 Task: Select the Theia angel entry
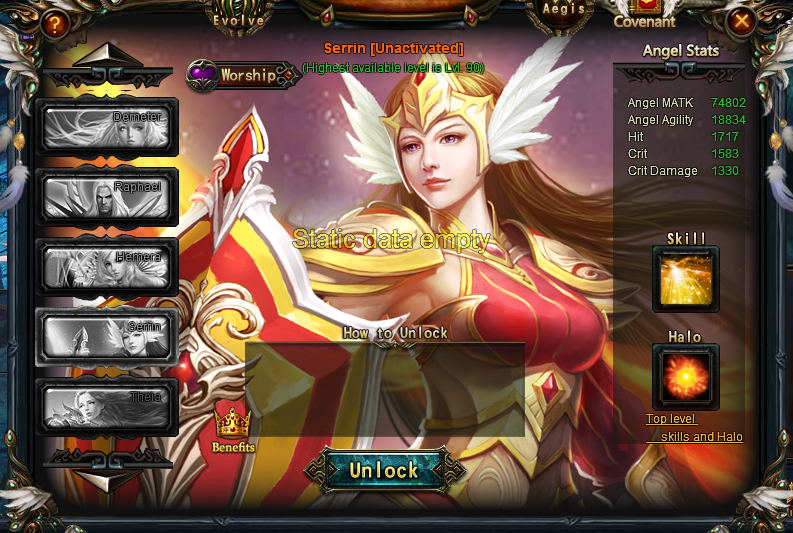[x=107, y=407]
